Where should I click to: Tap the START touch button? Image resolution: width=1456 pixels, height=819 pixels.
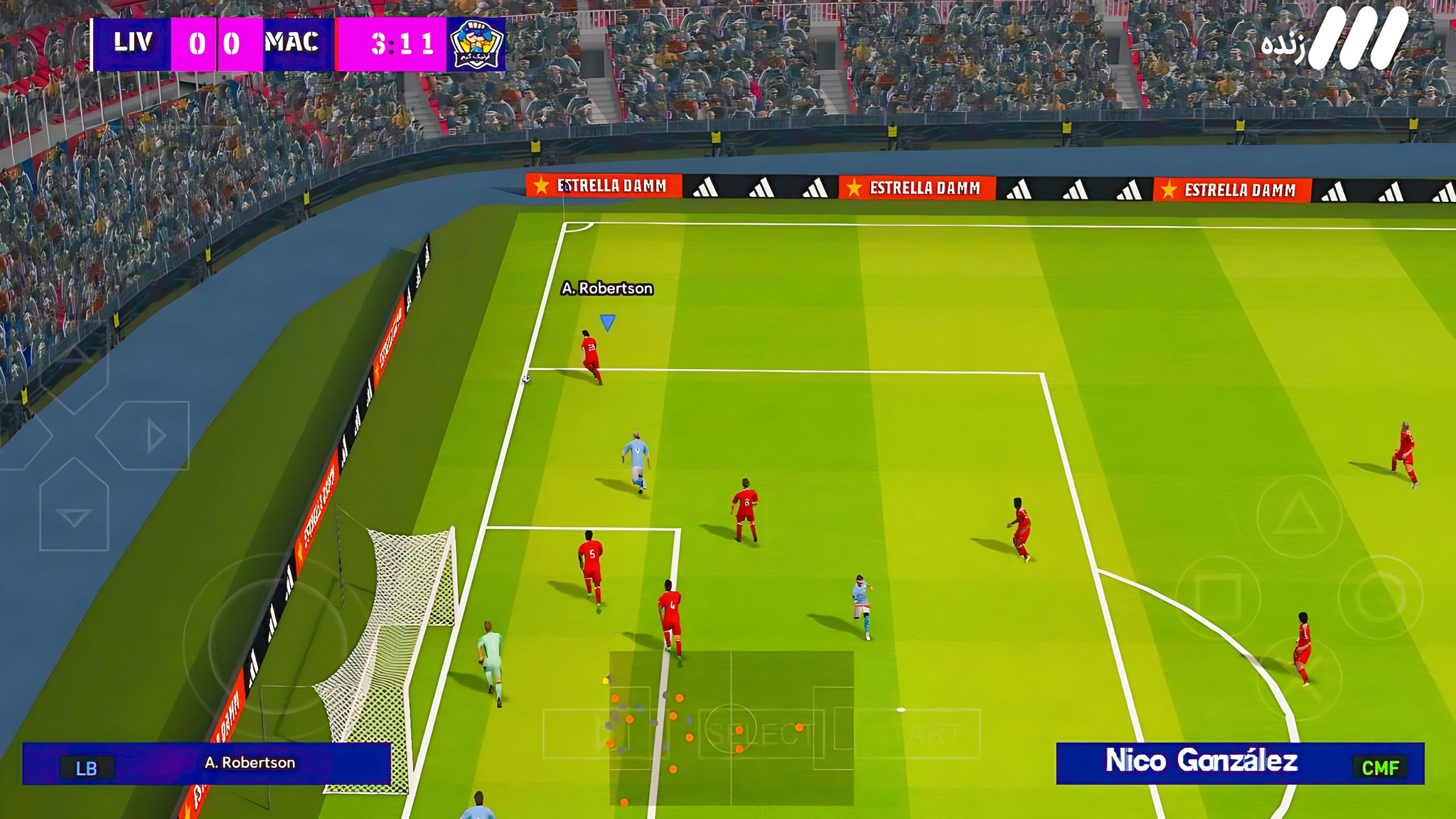917,734
